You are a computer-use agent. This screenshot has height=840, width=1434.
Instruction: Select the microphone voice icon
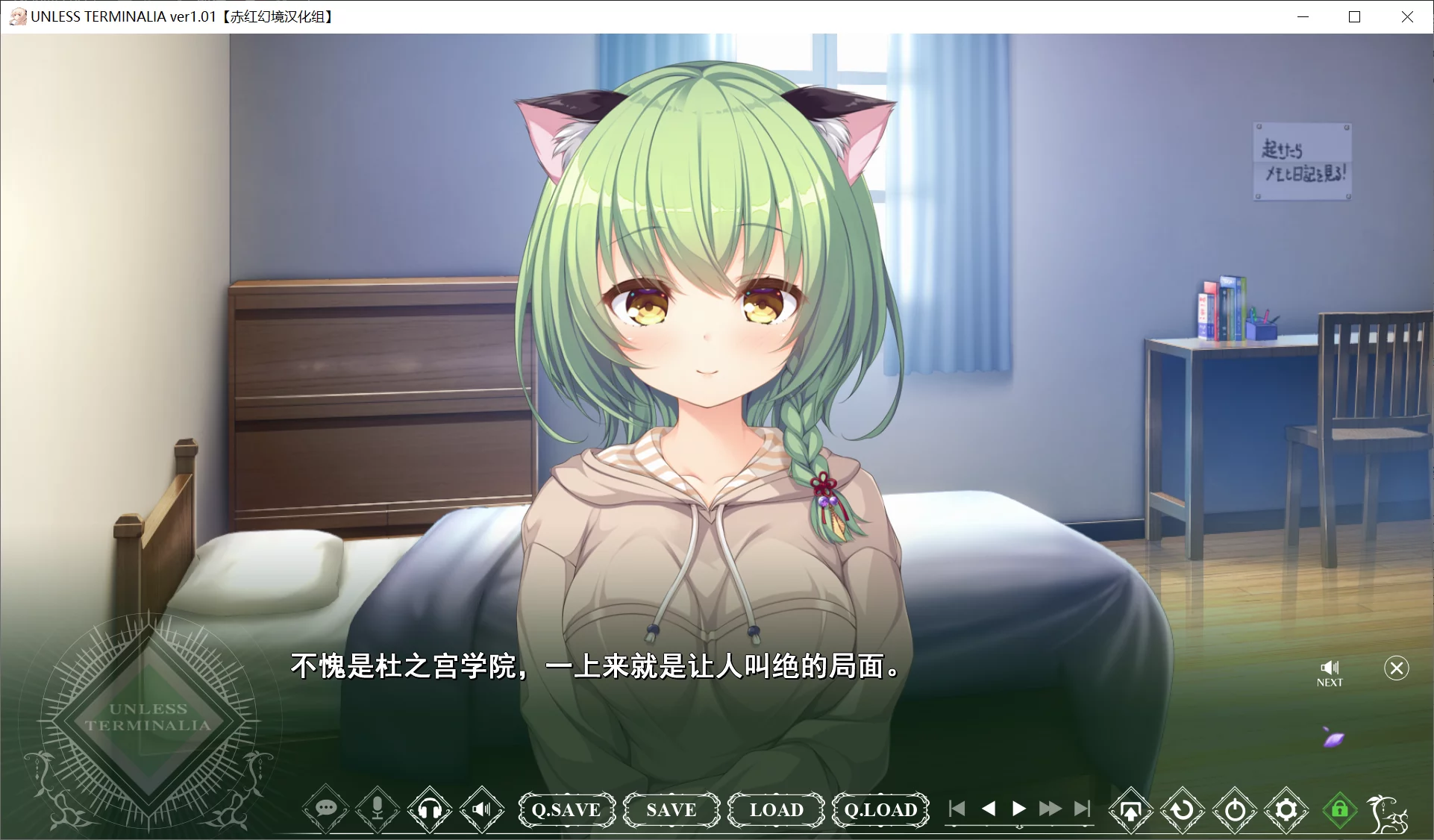pos(378,810)
